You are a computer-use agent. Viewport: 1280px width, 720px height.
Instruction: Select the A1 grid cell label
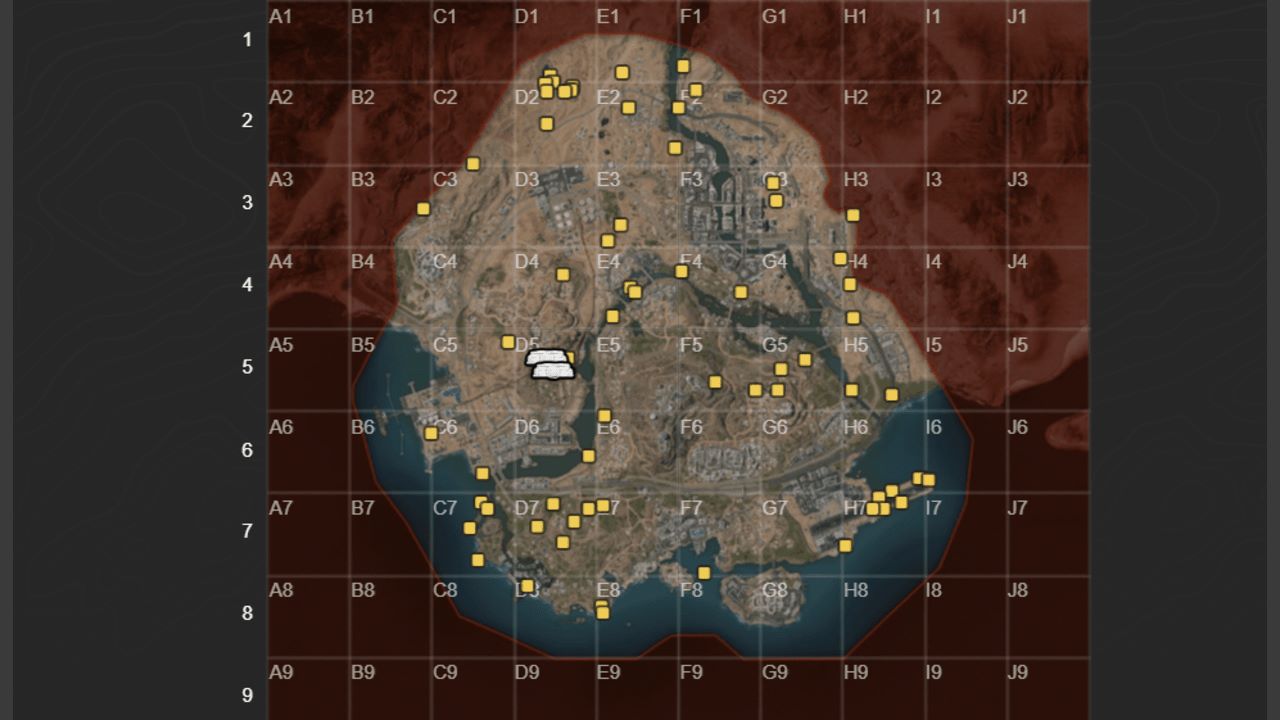(x=278, y=15)
